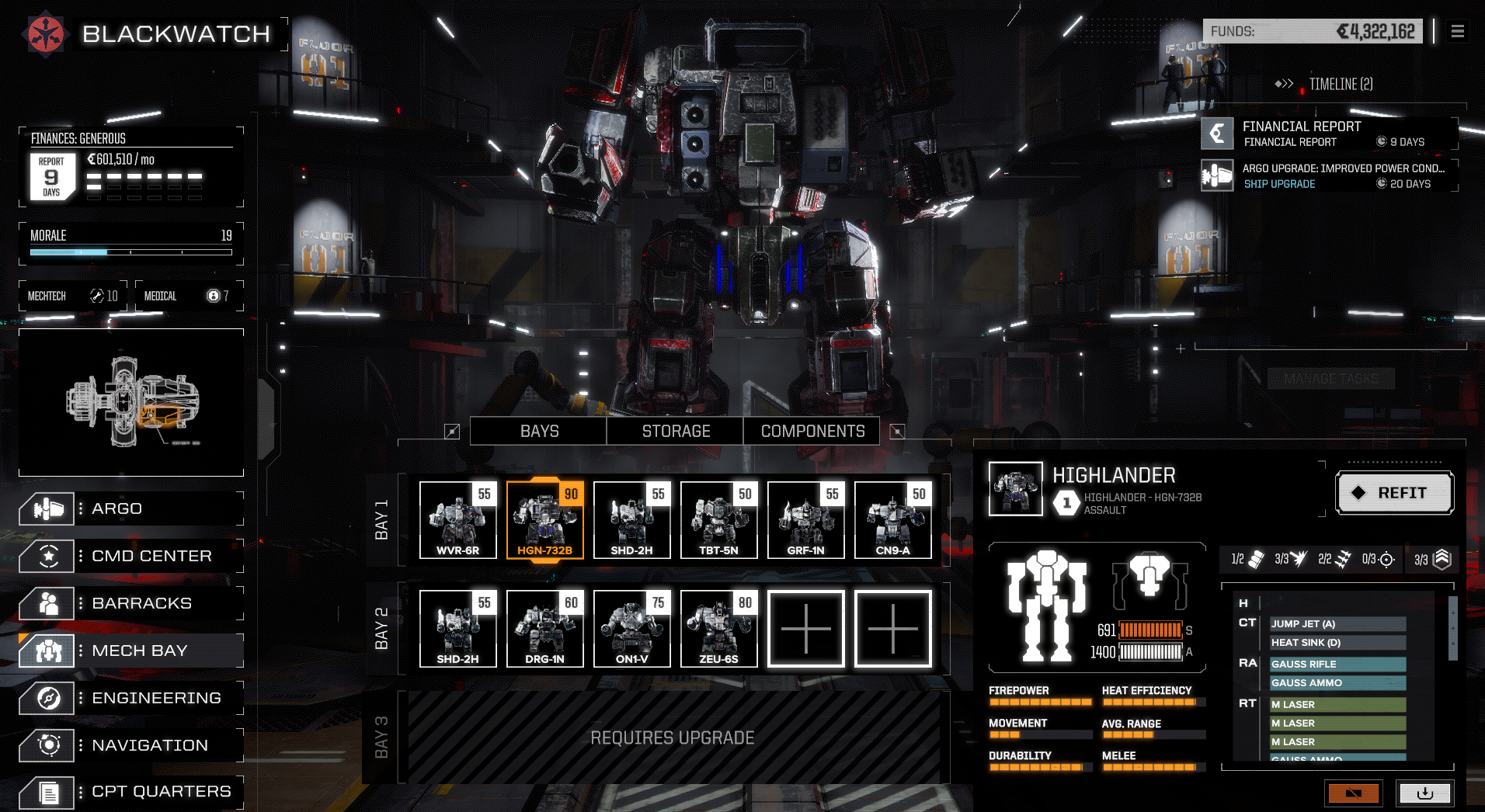This screenshot has width=1485, height=812.
Task: Show the Bays tab
Action: 539,432
